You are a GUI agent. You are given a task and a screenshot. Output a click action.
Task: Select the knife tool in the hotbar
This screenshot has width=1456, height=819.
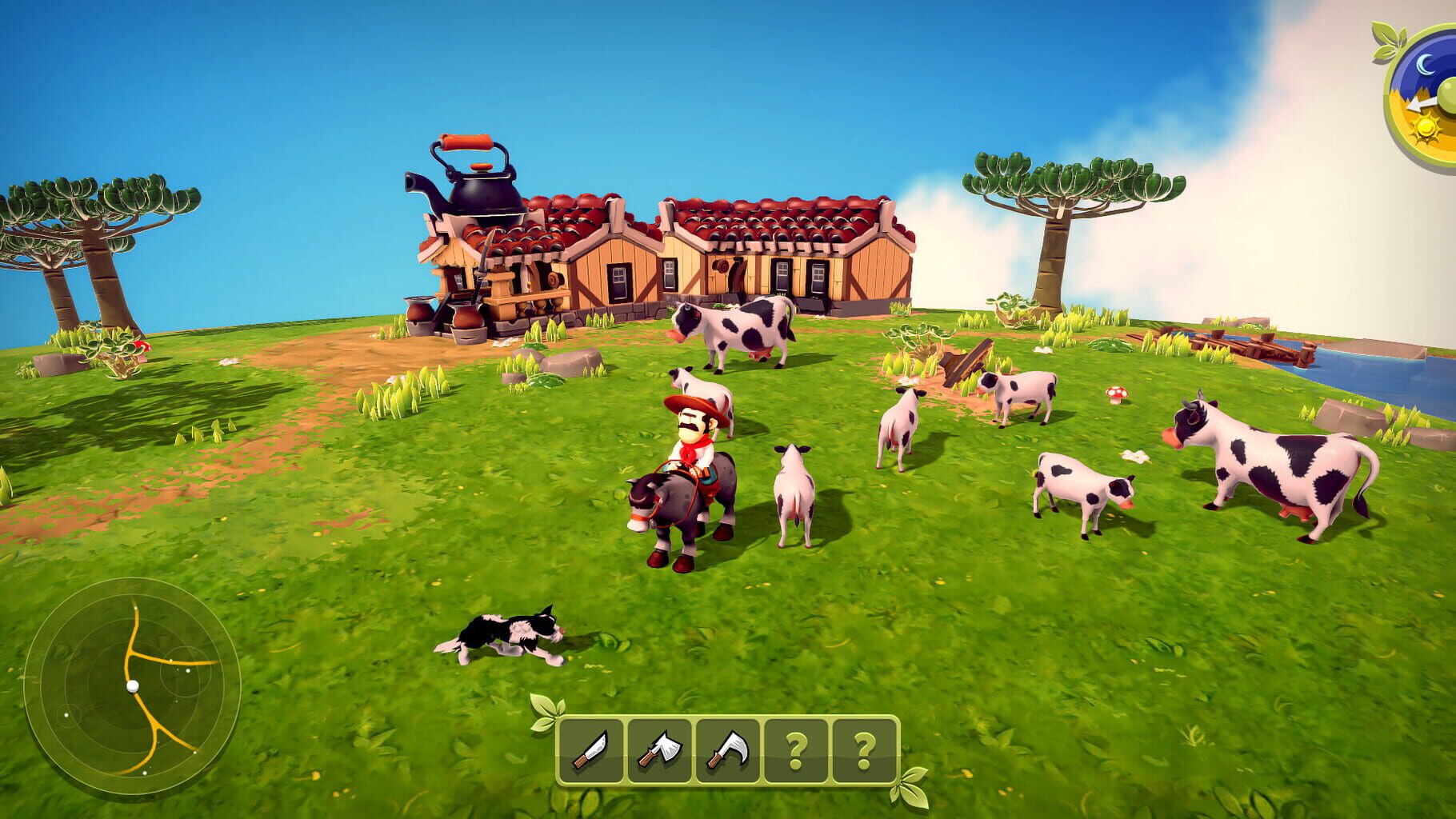590,748
